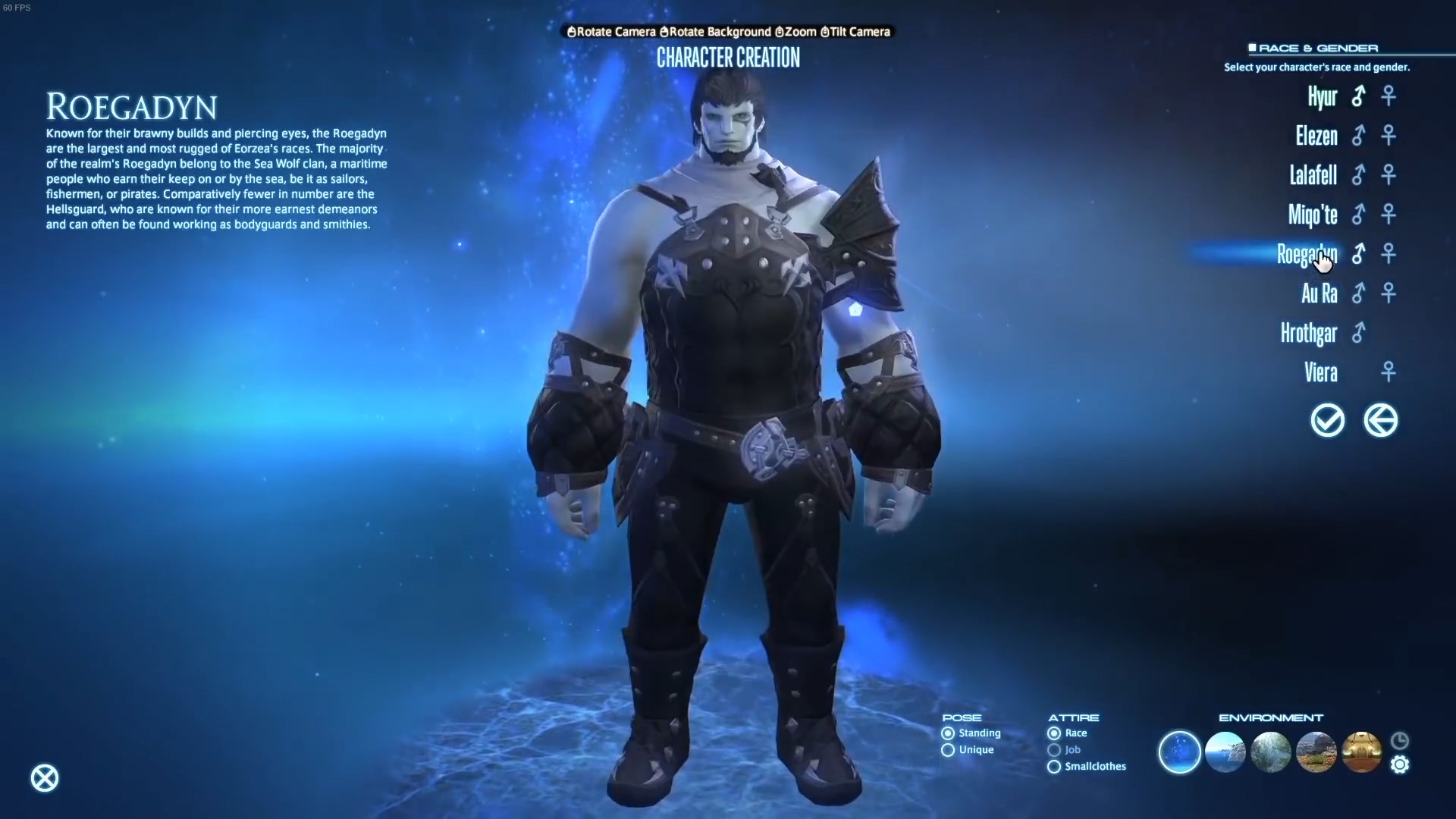Select the female gender icon beside Miqo'te
The width and height of the screenshot is (1456, 819).
tap(1389, 215)
